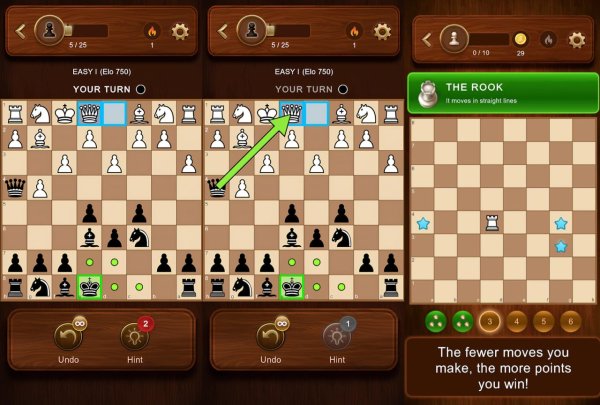Go back from the pawn 0/10 lesson header
600x405 pixels.
(x=427, y=40)
